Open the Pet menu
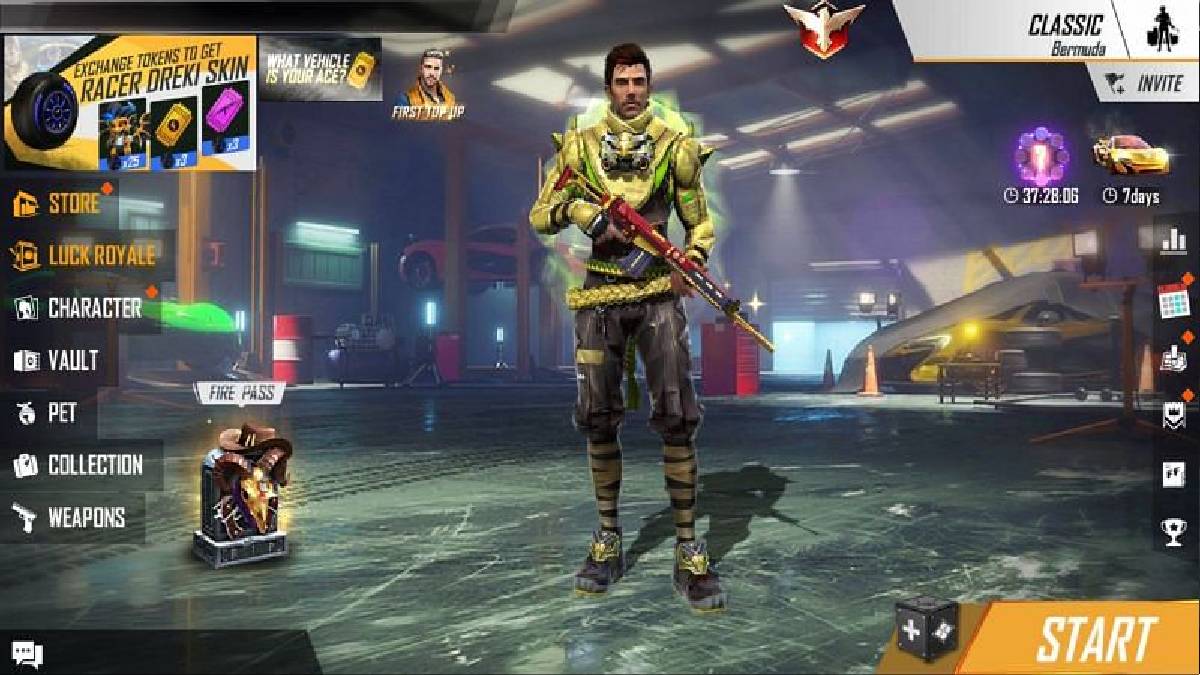1200x675 pixels. [48, 412]
